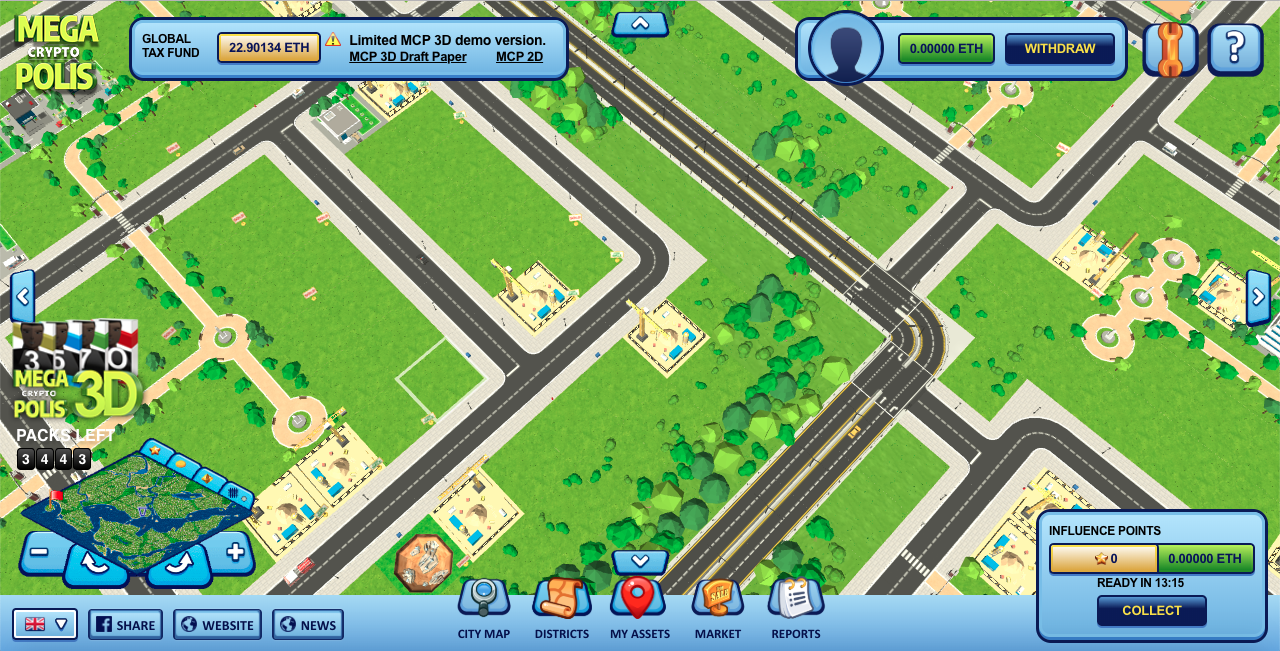Toggle the star filter on the minimap
This screenshot has height=651, width=1280.
[155, 451]
